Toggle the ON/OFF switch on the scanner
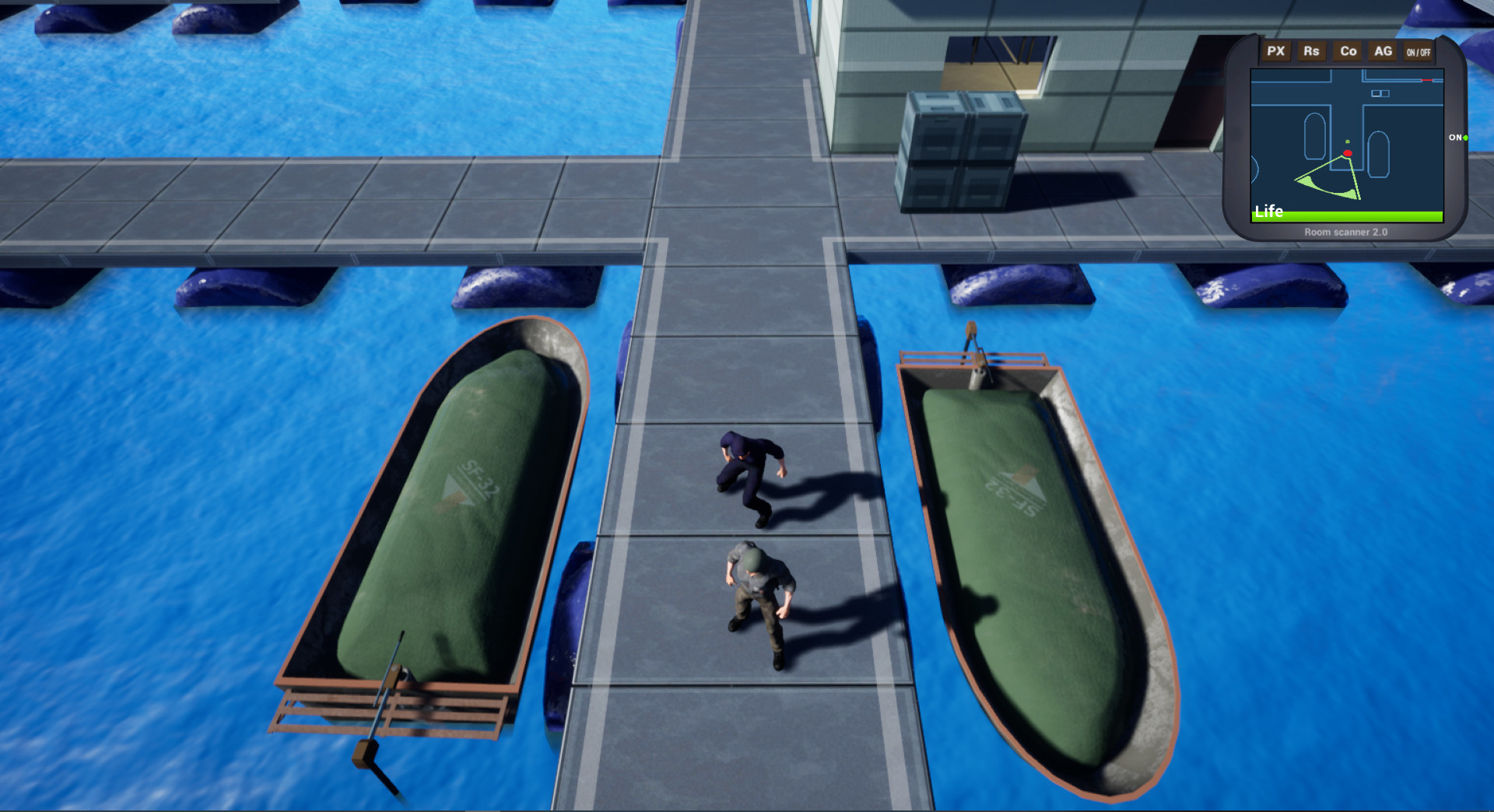The height and width of the screenshot is (812, 1494). 1418,52
